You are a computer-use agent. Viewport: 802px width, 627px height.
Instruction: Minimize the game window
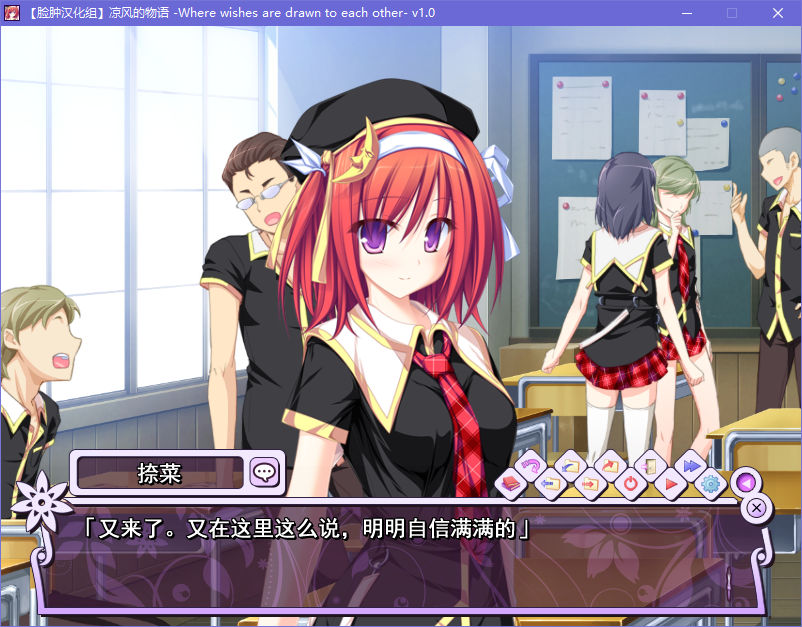(x=687, y=13)
